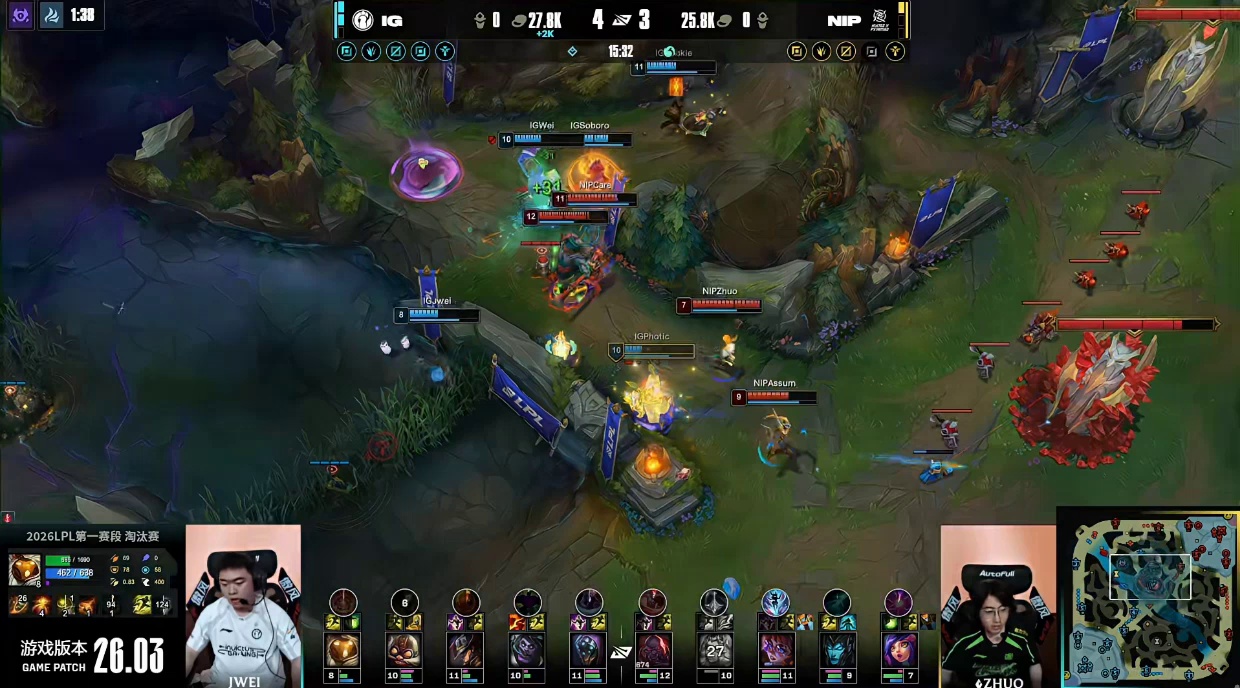1240x688 pixels.
Task: Select Bard's portrait in the bottom scoreboard
Action: pos(343,650)
